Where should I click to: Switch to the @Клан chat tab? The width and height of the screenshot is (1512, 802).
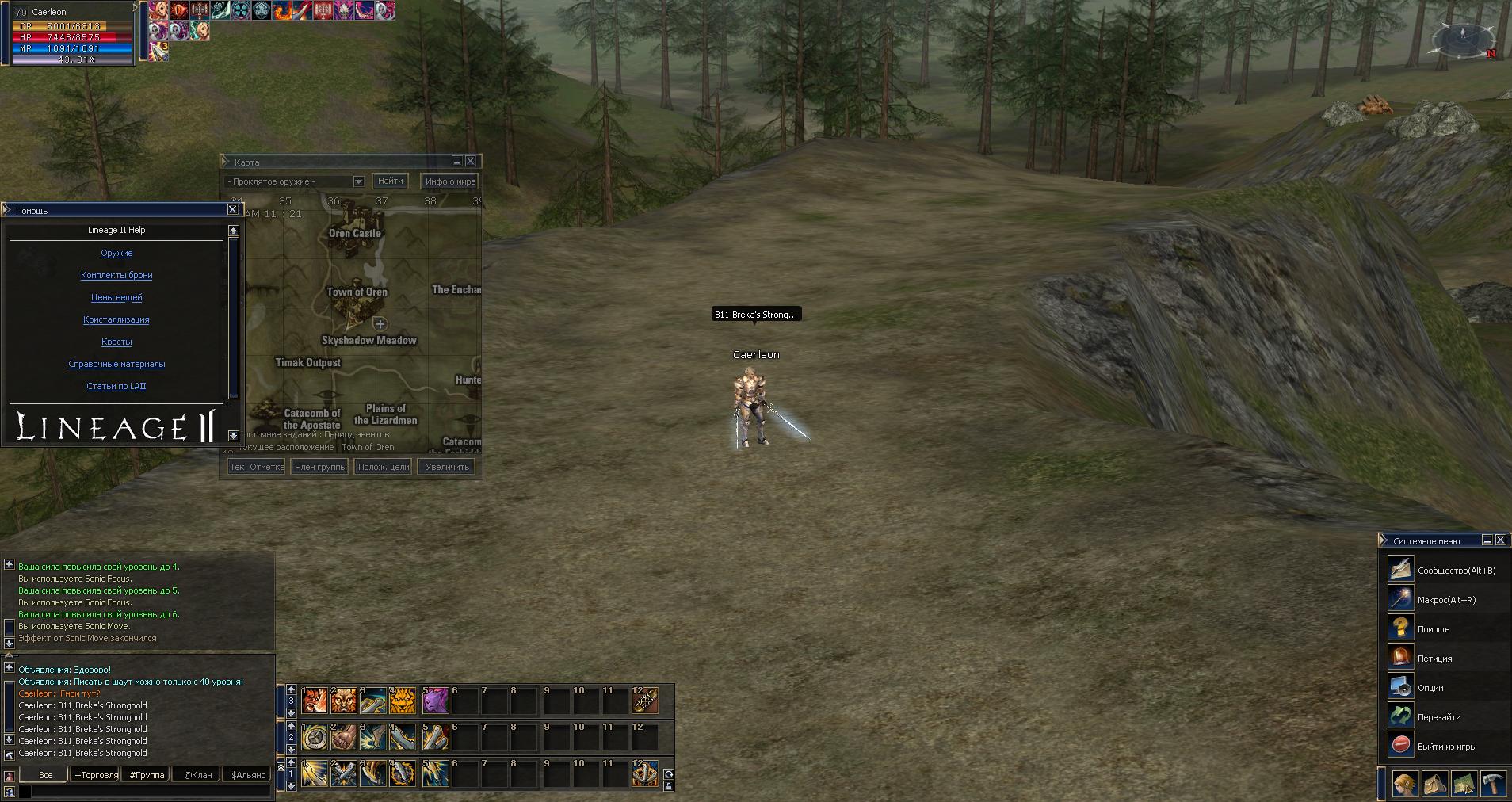pyautogui.click(x=197, y=775)
